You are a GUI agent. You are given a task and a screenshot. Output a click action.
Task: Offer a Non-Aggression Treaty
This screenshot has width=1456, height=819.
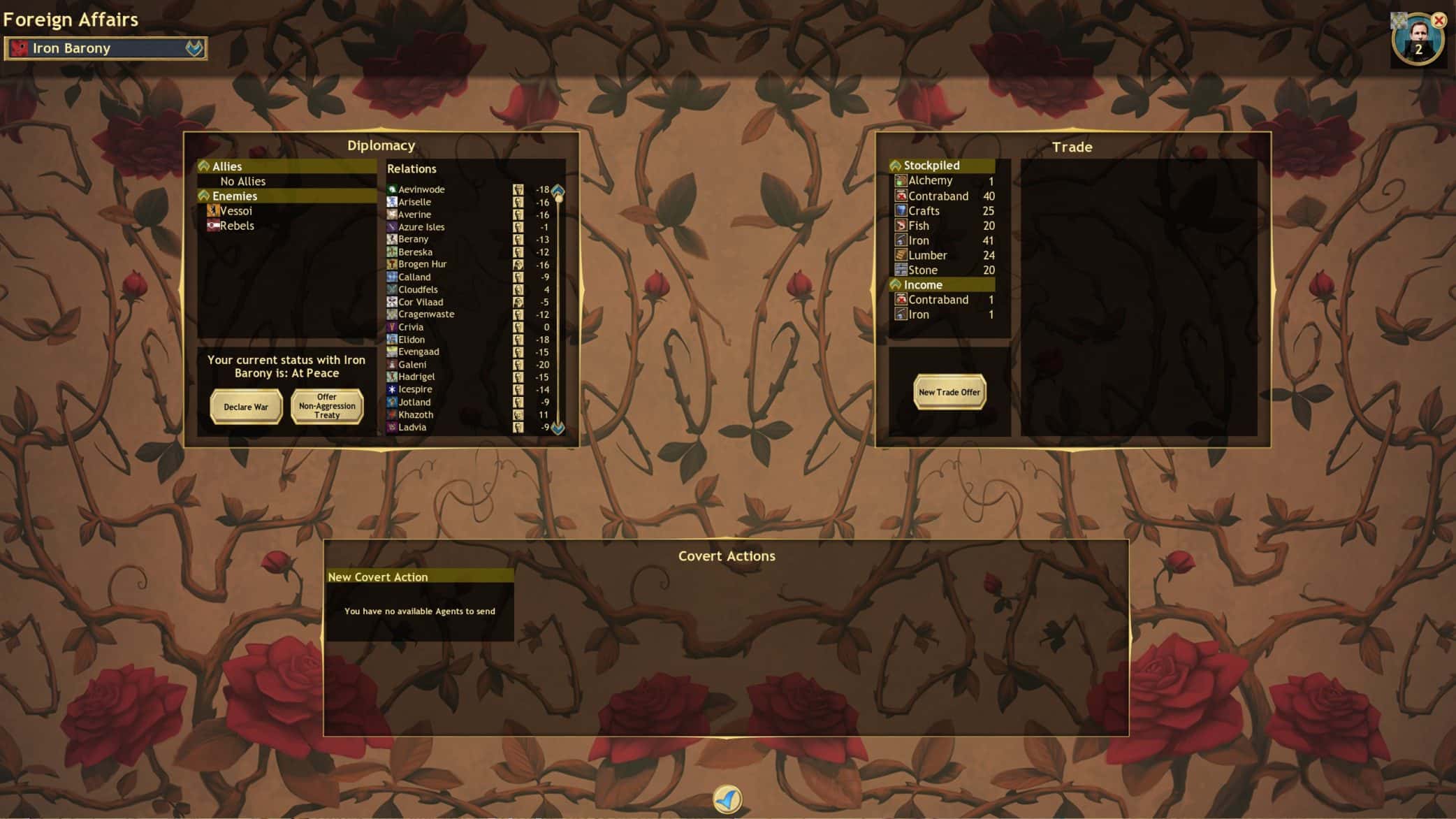pyautogui.click(x=327, y=406)
